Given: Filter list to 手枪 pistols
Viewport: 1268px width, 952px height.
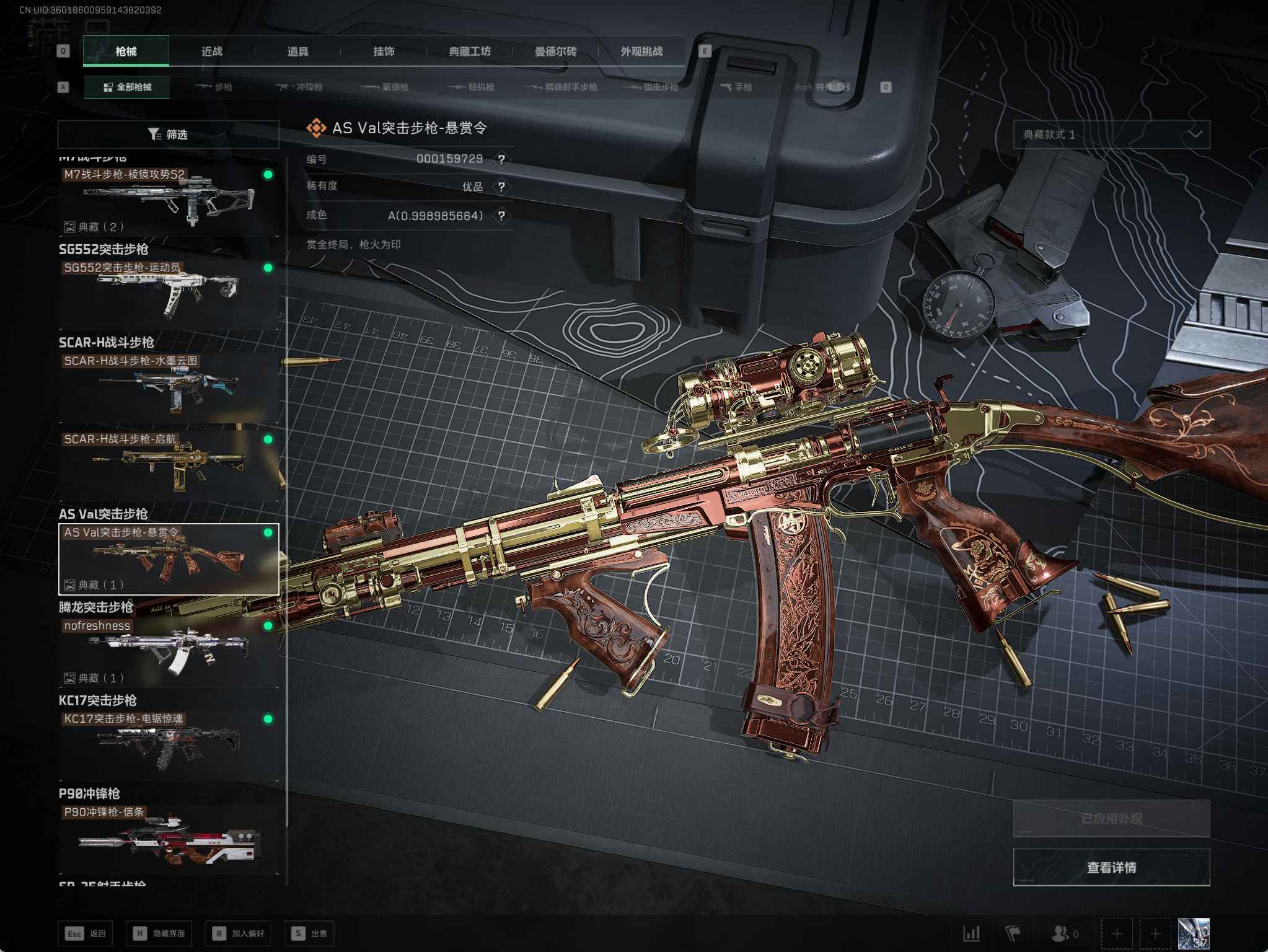Looking at the screenshot, I should point(736,87).
